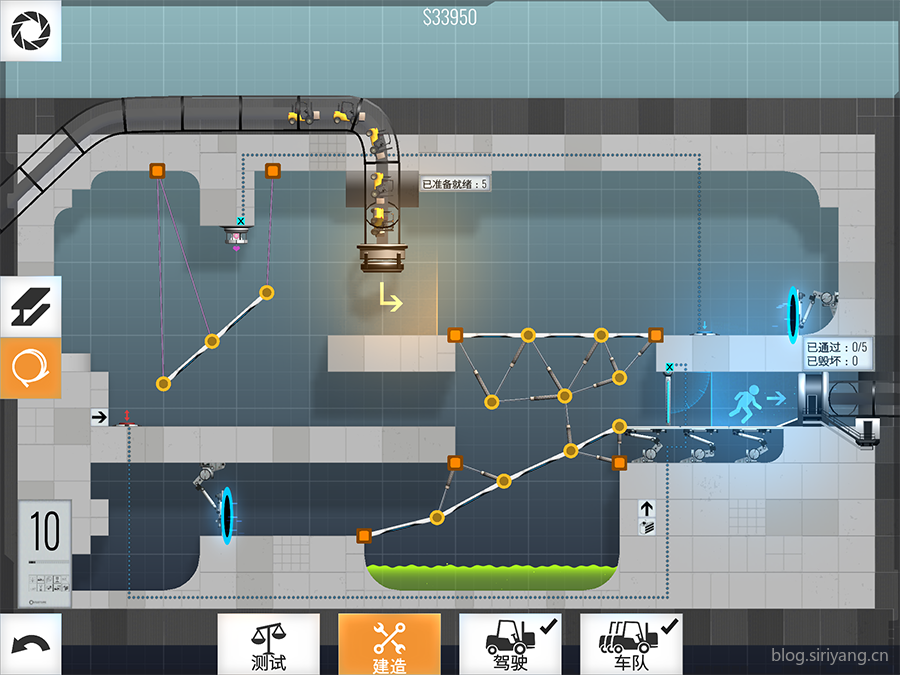Open the level 10 info panel
Viewport: 900px width, 675px height.
pyautogui.click(x=45, y=552)
